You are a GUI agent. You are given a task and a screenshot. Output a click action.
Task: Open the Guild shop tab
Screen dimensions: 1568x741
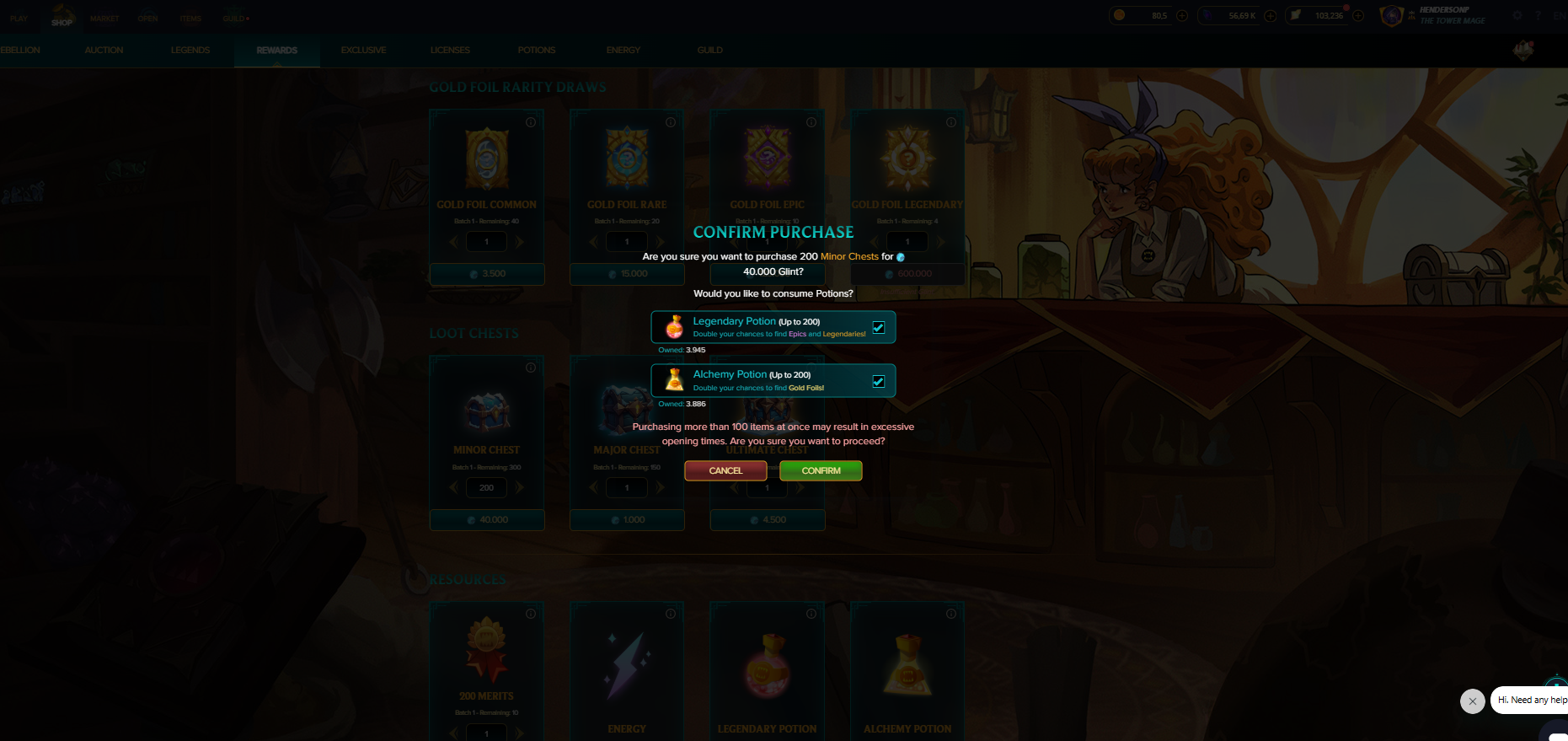pyautogui.click(x=709, y=51)
